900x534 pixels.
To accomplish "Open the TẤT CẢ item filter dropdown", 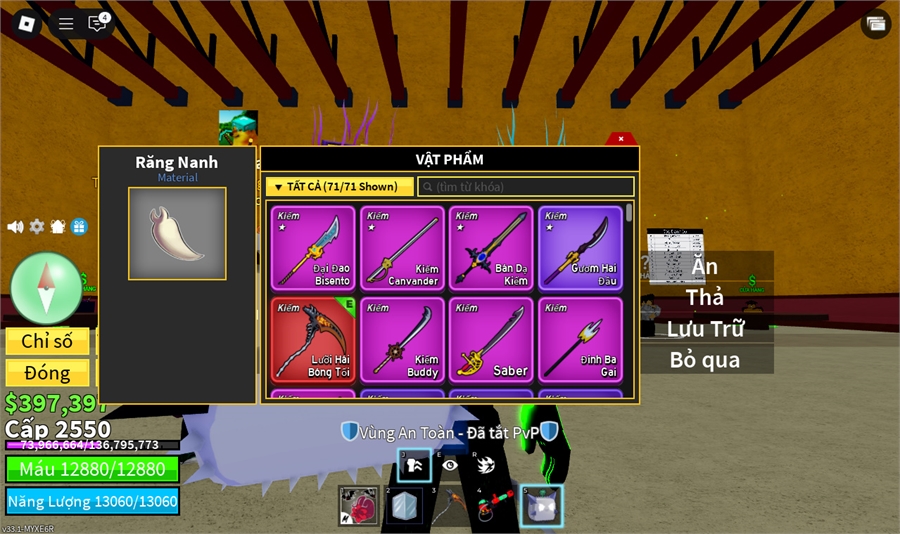I will (x=339, y=187).
